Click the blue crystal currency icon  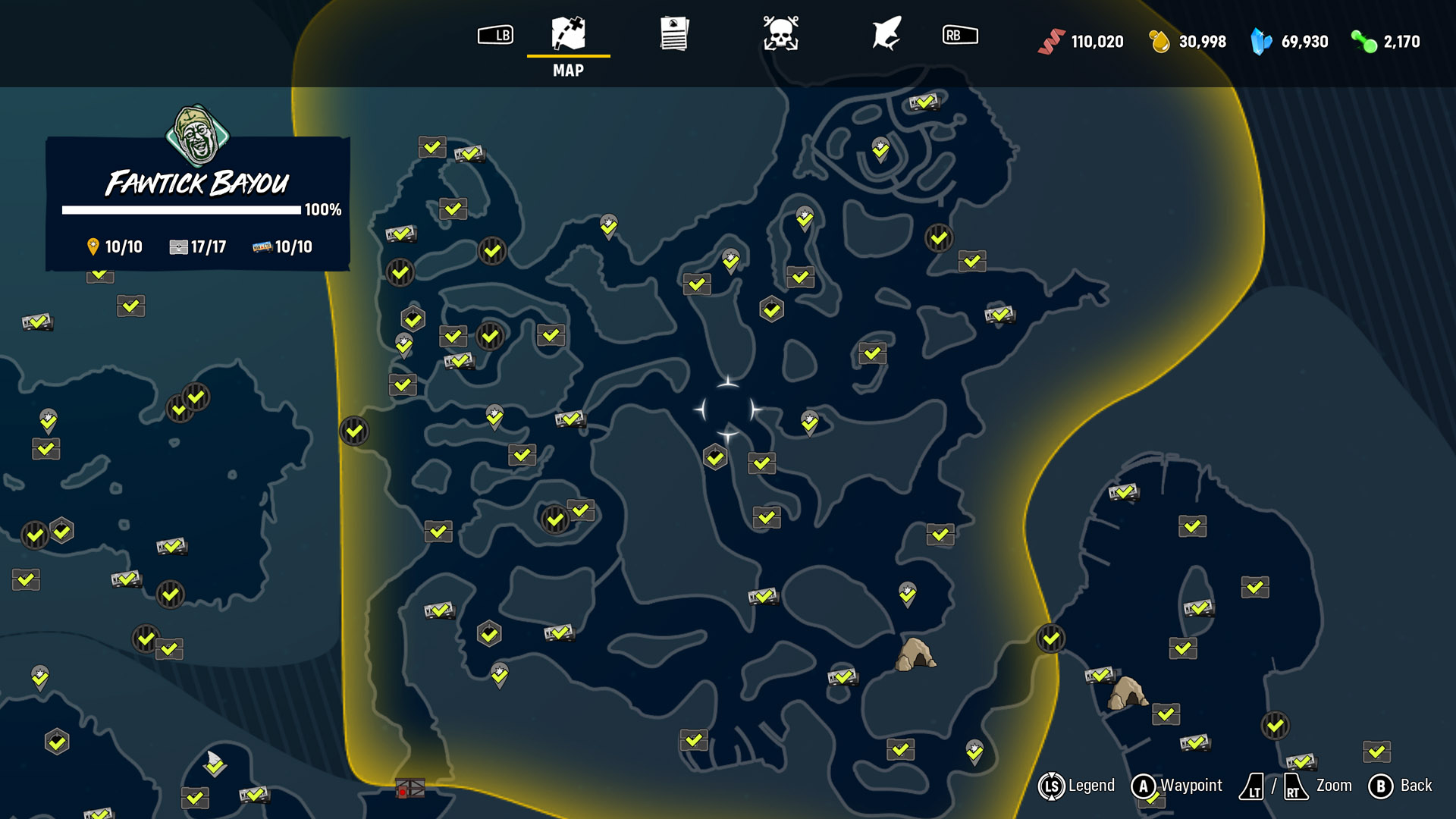coord(1260,40)
